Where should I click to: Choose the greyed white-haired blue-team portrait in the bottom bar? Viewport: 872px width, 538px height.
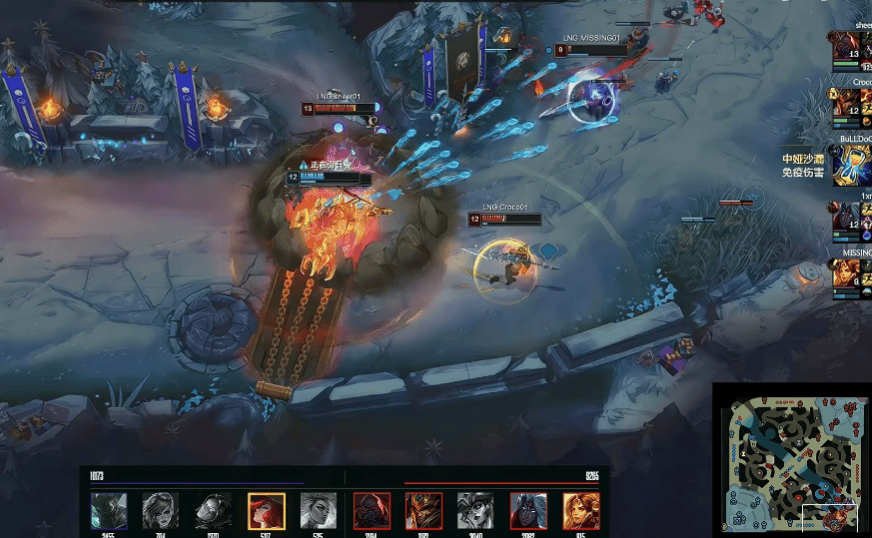318,511
